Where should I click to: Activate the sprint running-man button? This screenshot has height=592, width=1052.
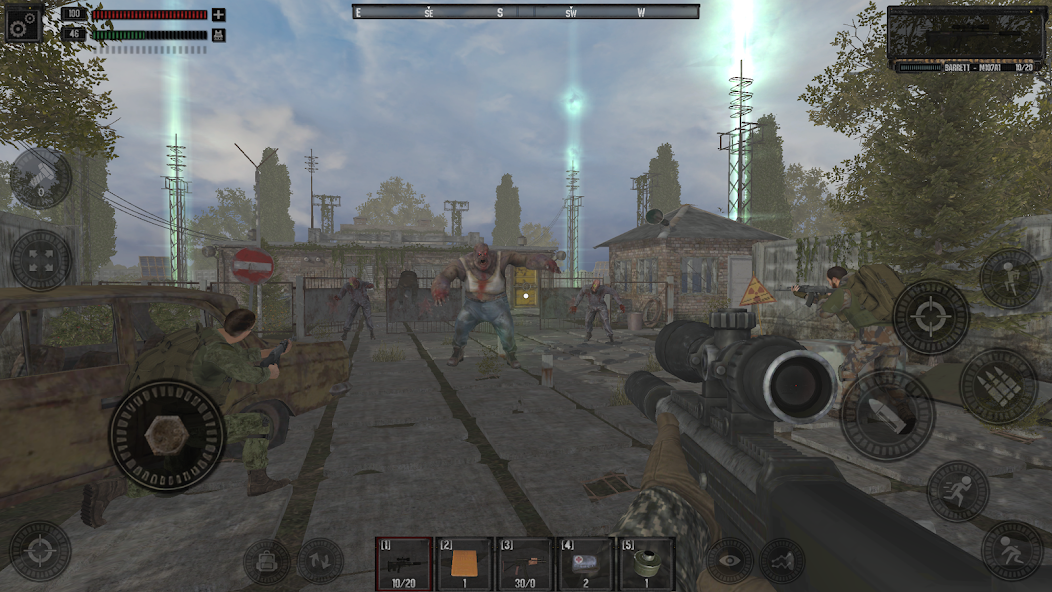point(957,491)
